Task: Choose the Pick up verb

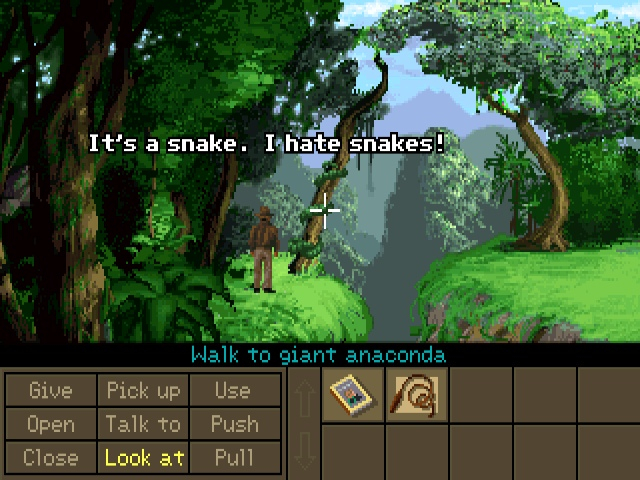Action: pyautogui.click(x=143, y=390)
